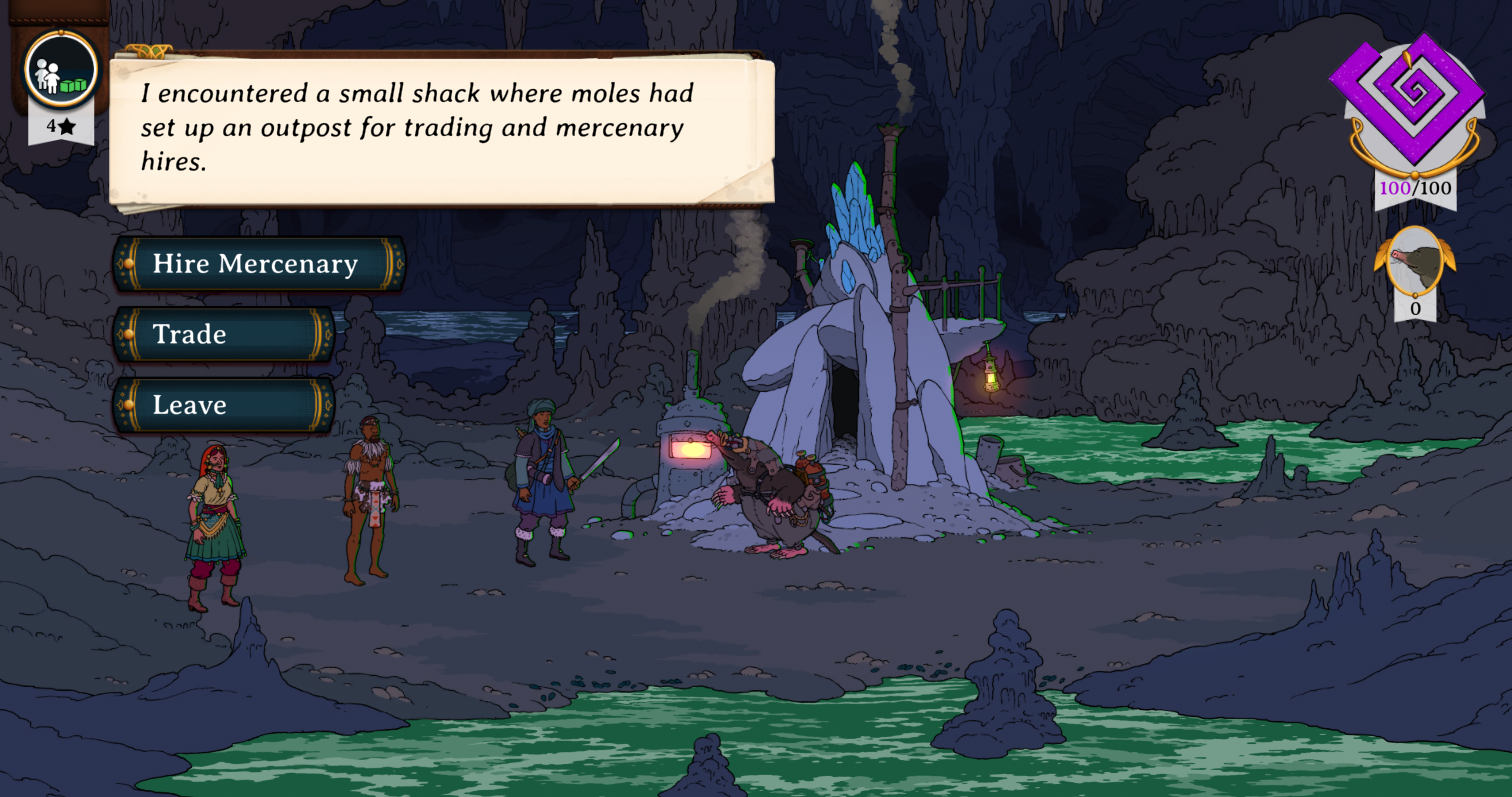Choose the Hire Mercenary option
This screenshot has width=1512, height=797.
pos(257,264)
